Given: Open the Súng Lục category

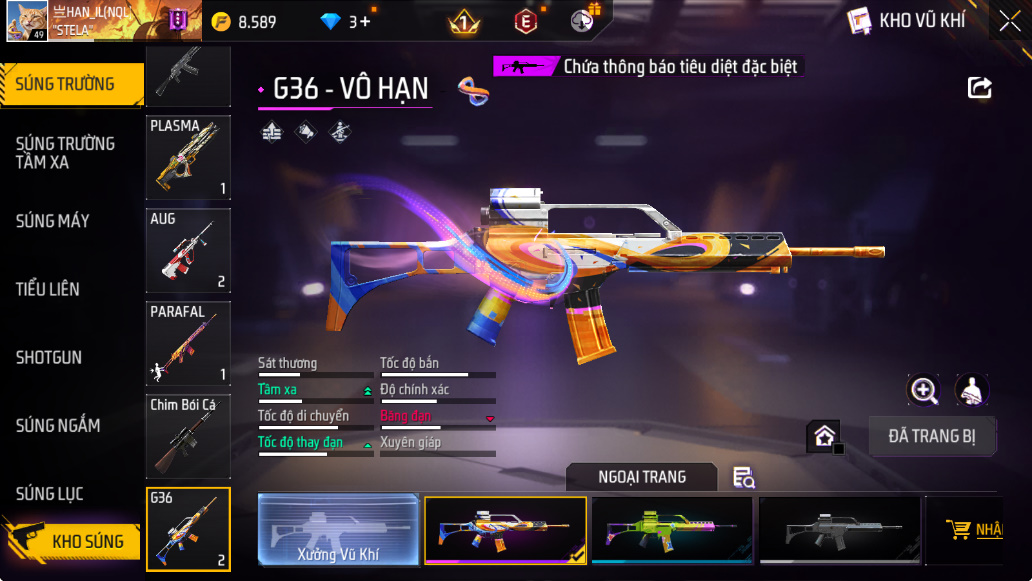Looking at the screenshot, I should click(50, 493).
